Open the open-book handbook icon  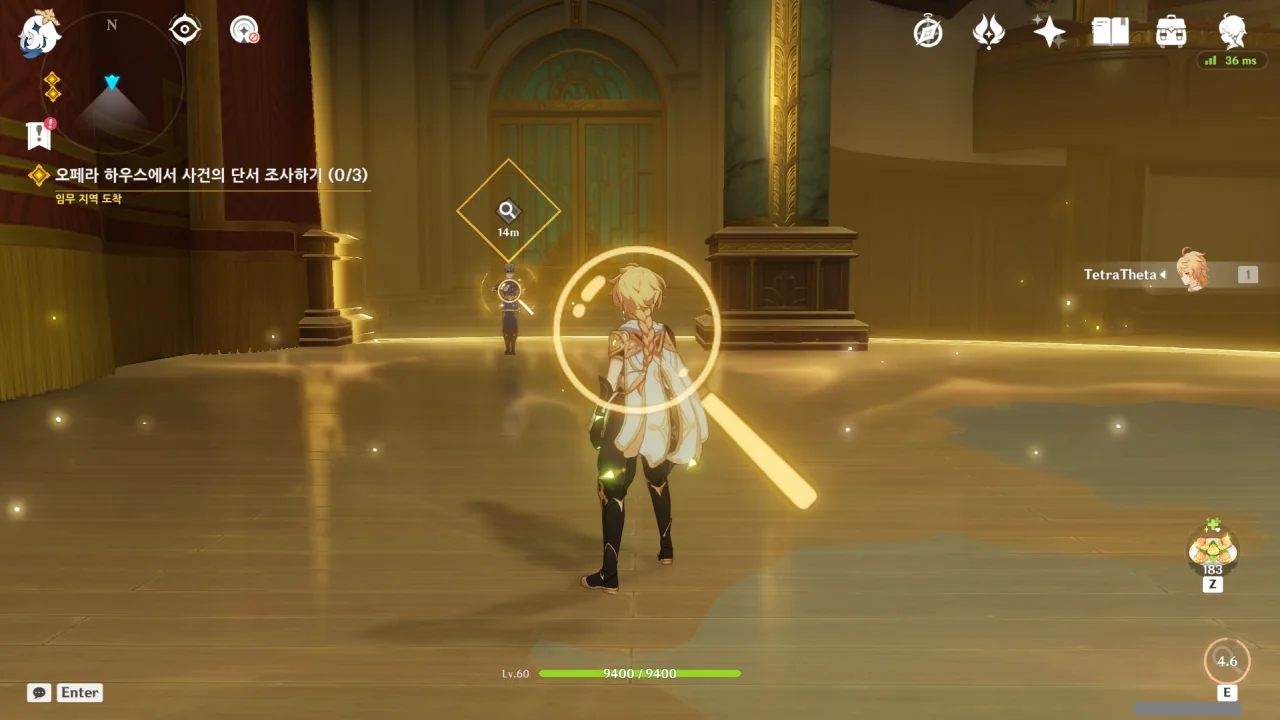click(x=1110, y=32)
